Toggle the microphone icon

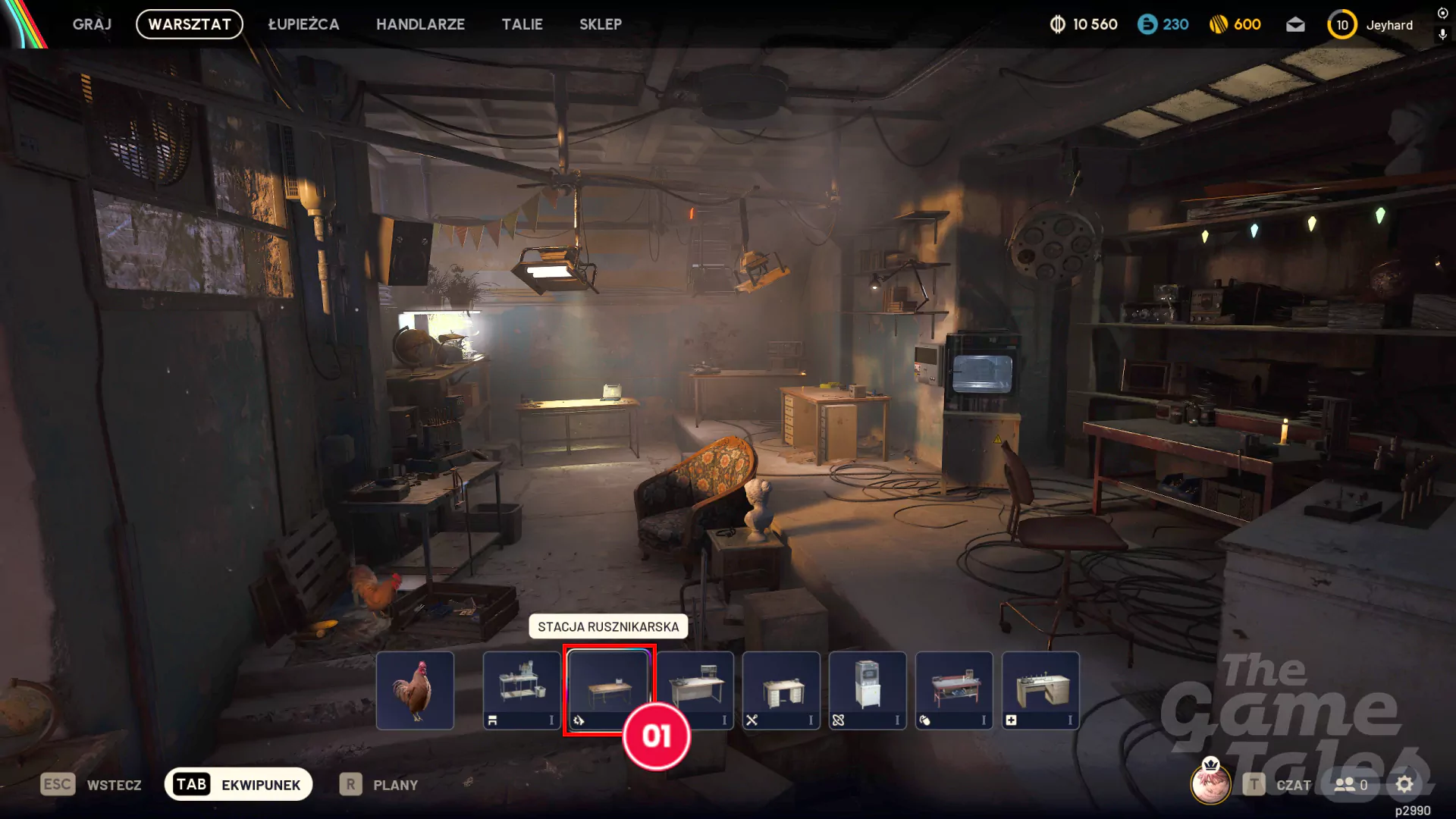pyautogui.click(x=1442, y=34)
